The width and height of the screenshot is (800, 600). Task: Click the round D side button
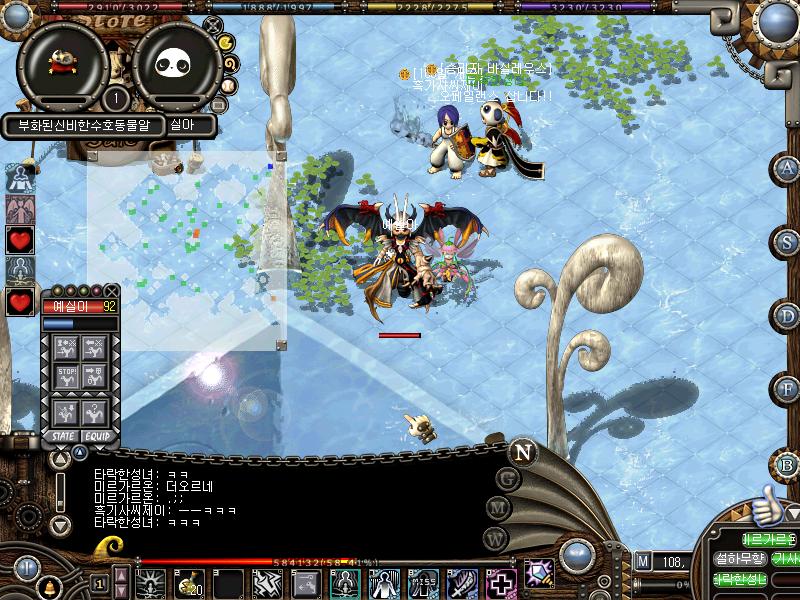pyautogui.click(x=788, y=316)
